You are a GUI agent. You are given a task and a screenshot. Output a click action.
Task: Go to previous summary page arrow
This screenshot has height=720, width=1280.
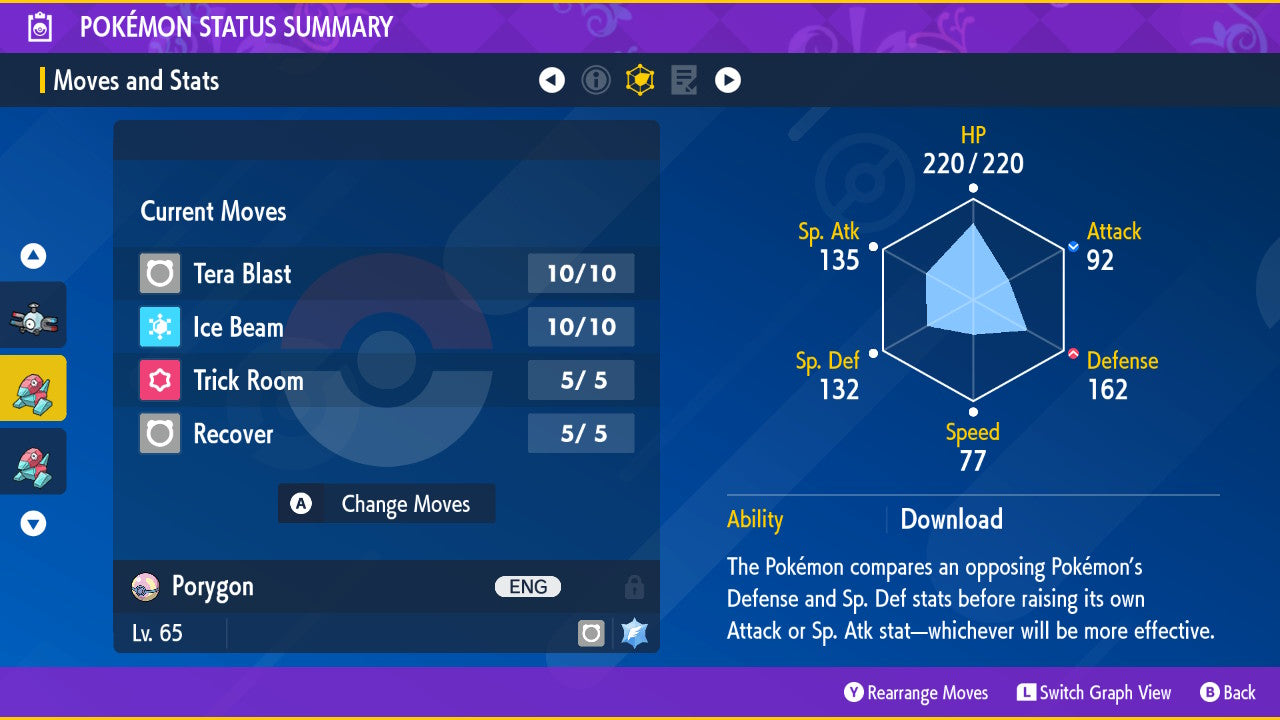click(x=552, y=80)
